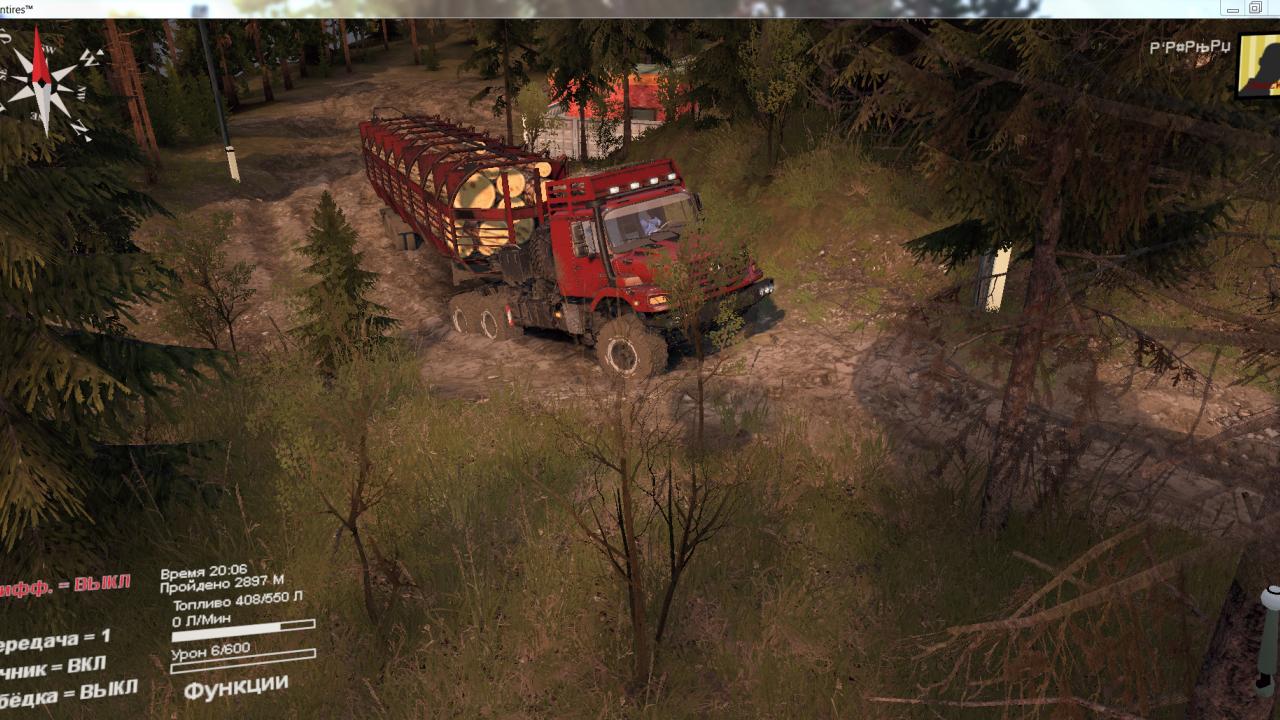Viewport: 1280px width, 720px height.
Task: Open the Функции menu
Action: [236, 688]
